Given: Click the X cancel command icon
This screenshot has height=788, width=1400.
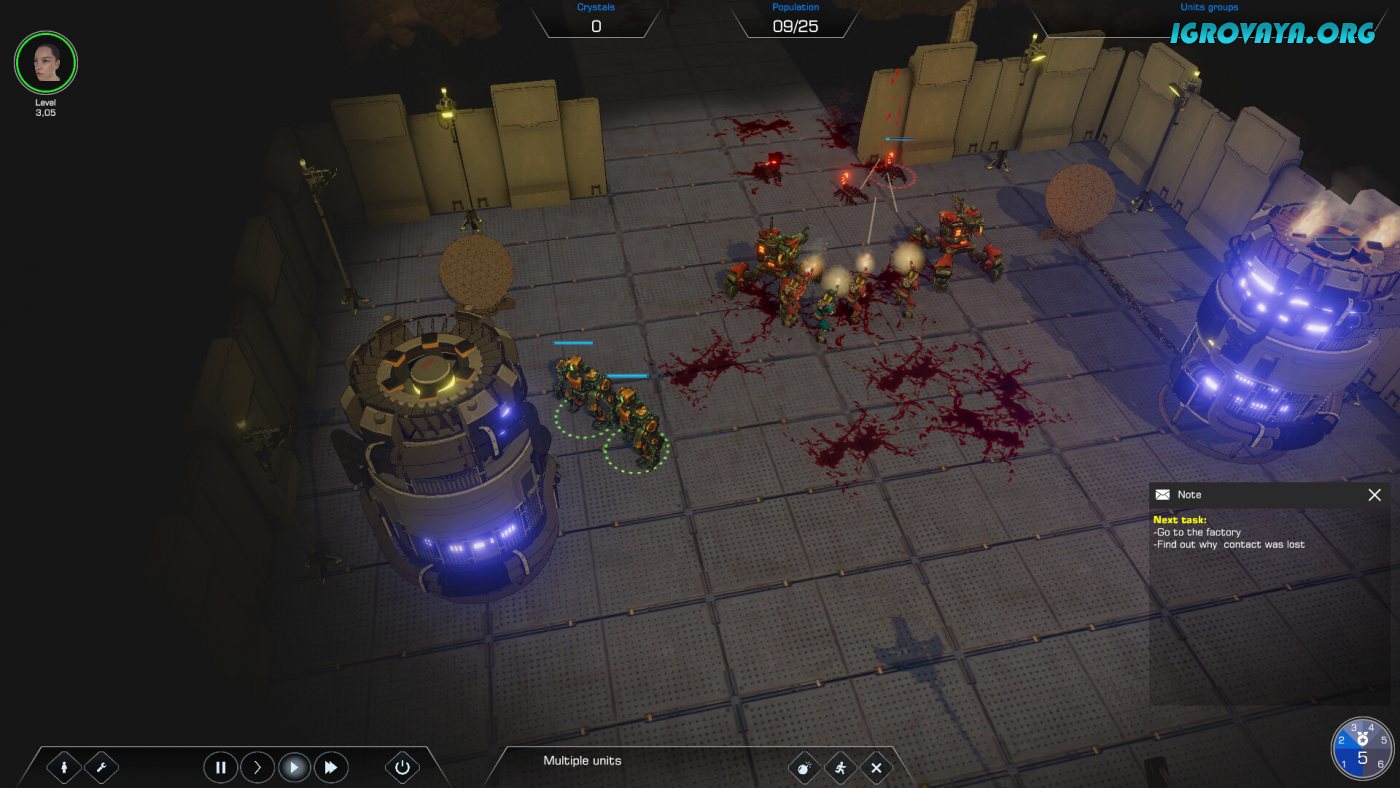Looking at the screenshot, I should coord(876,768).
